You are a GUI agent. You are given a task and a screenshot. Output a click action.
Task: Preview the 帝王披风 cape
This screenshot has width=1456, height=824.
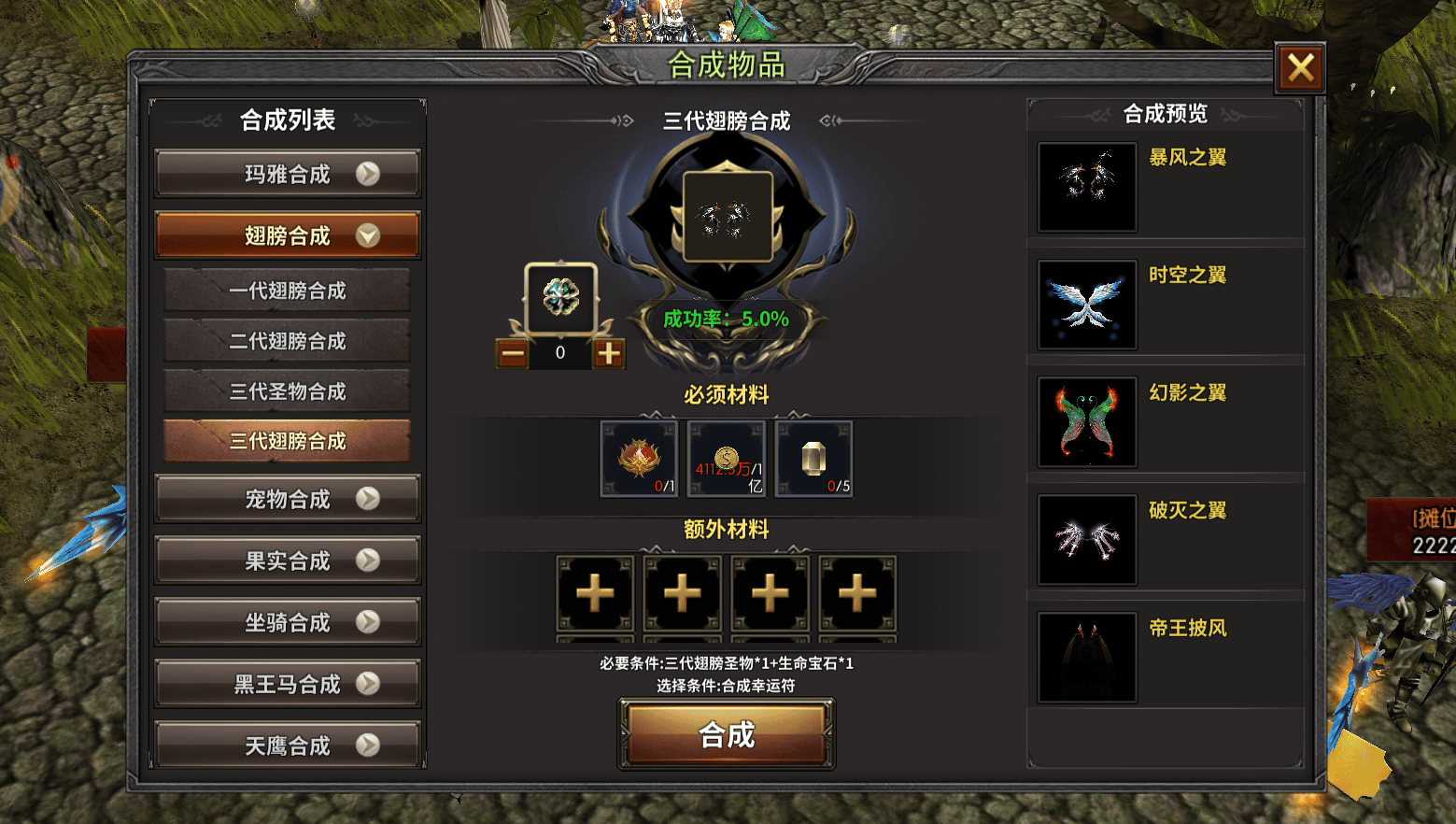point(1088,658)
